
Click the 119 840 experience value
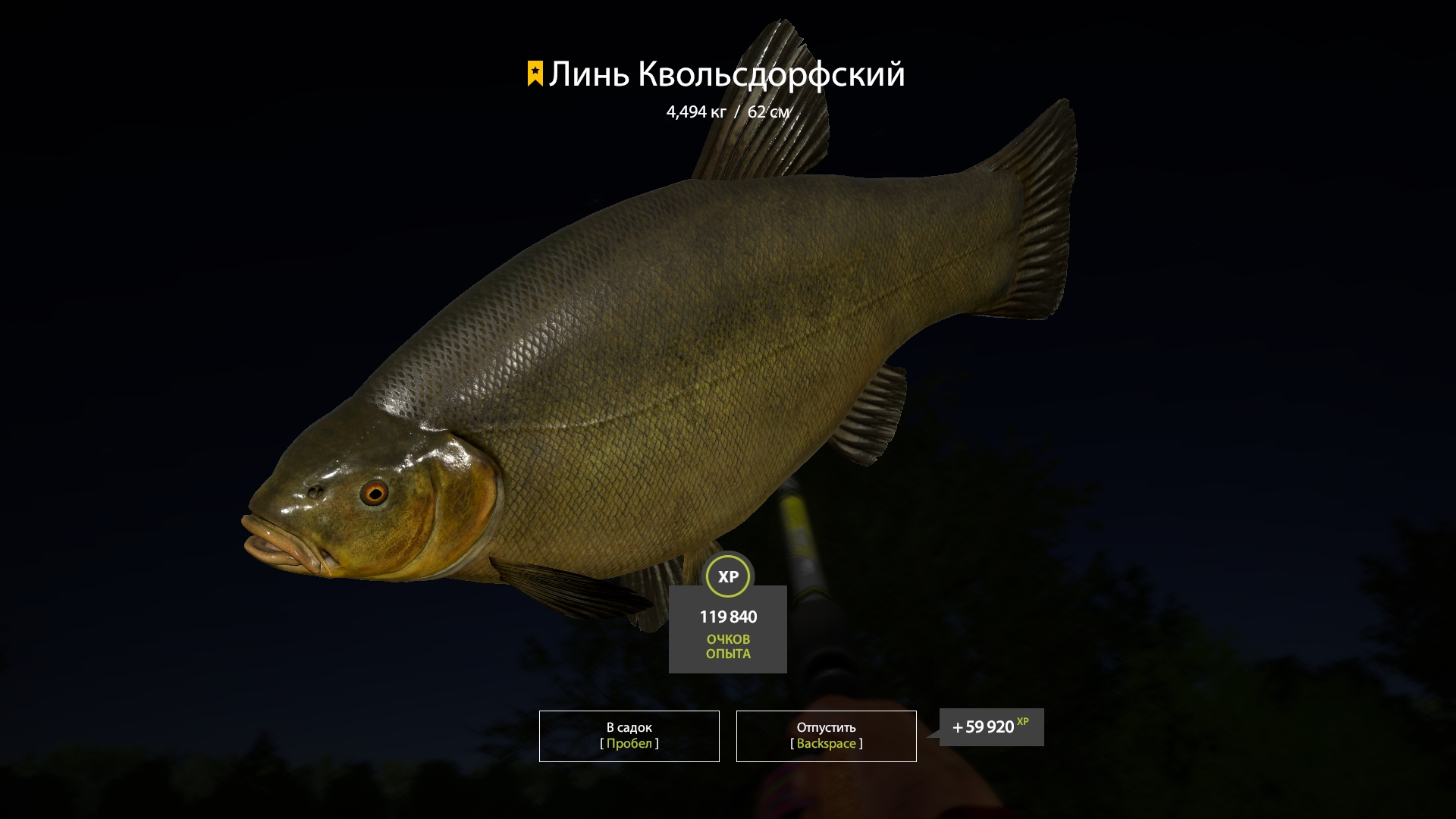tap(727, 617)
